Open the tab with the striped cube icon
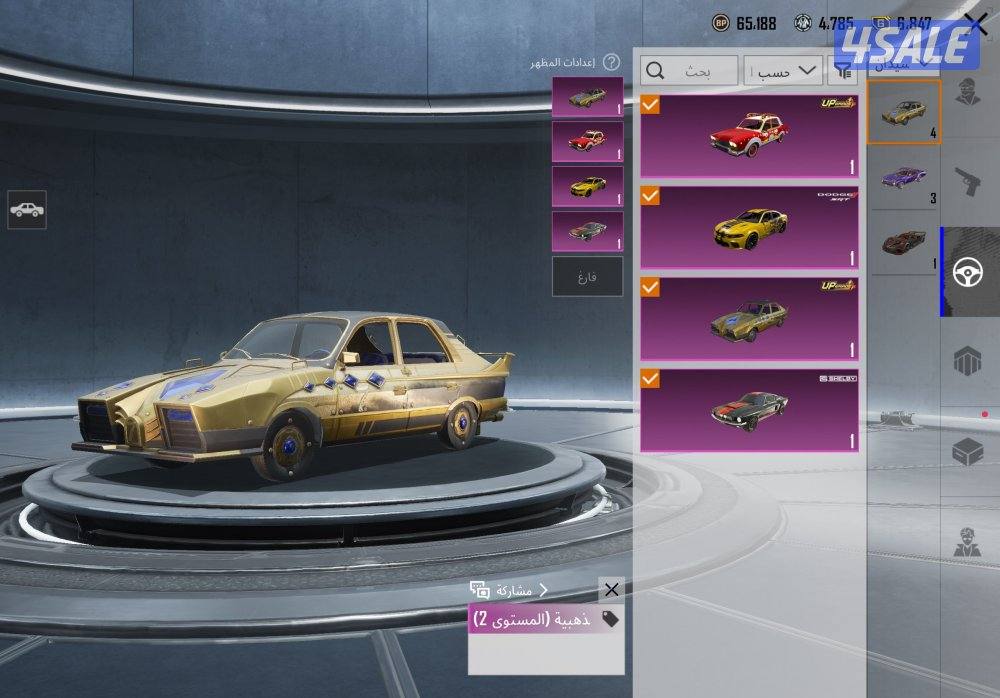Screen dimensions: 1000x698 pyautogui.click(x=967, y=362)
